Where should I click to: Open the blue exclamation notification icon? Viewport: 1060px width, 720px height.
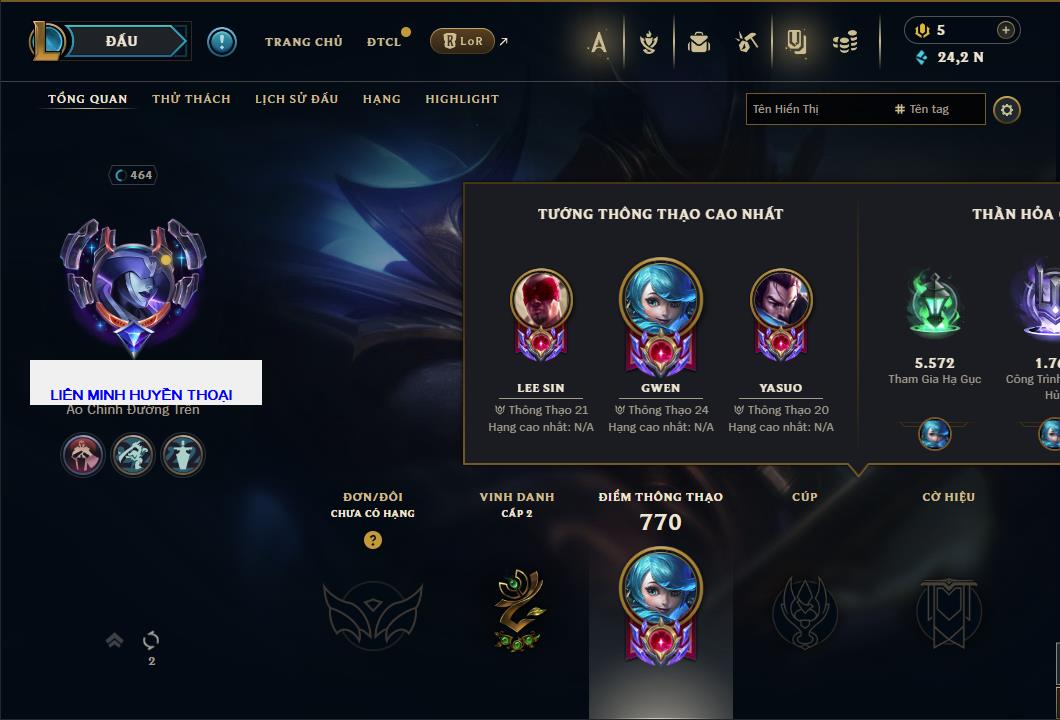click(222, 42)
